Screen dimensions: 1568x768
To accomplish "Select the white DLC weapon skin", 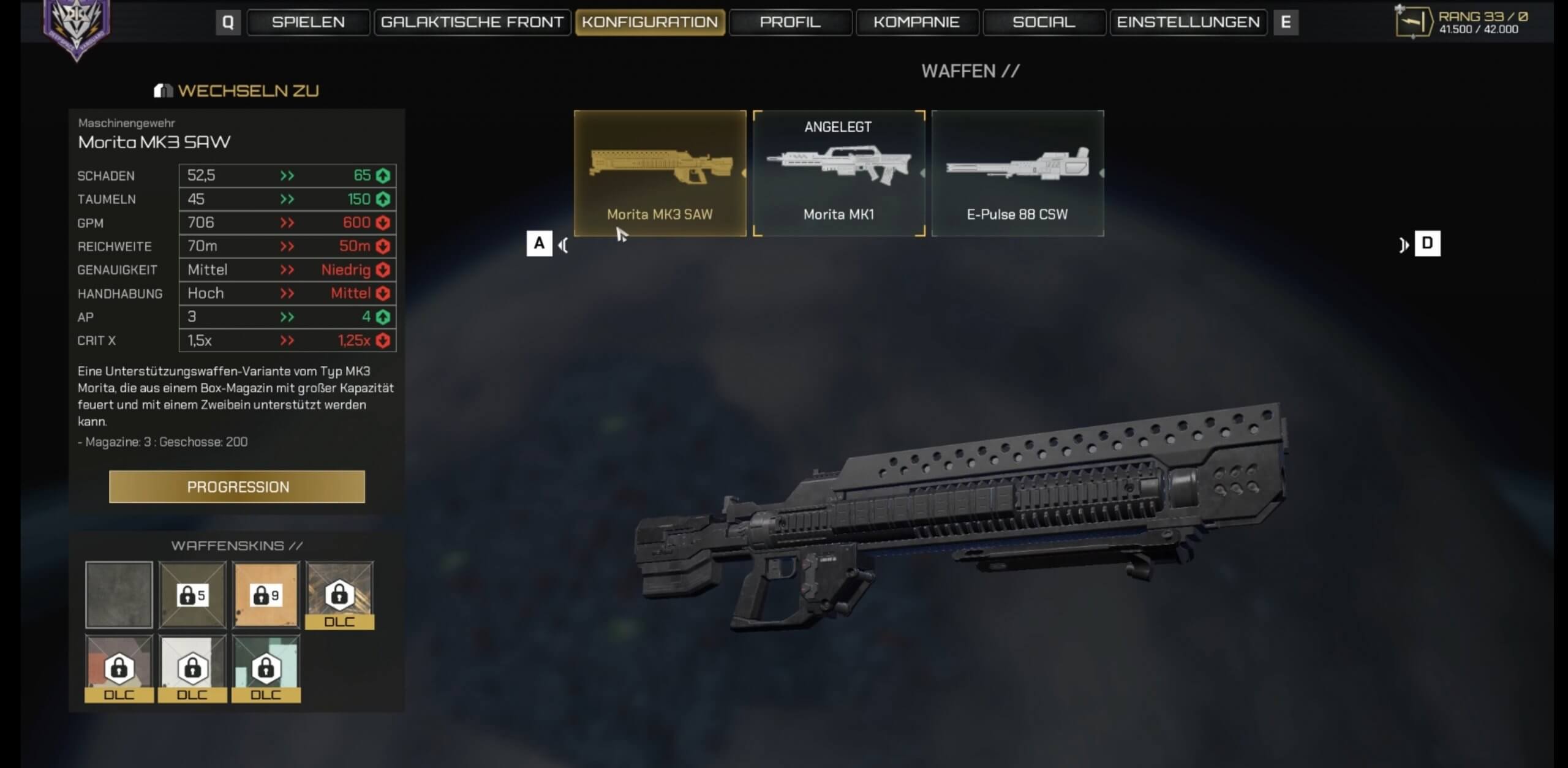I will click(192, 668).
